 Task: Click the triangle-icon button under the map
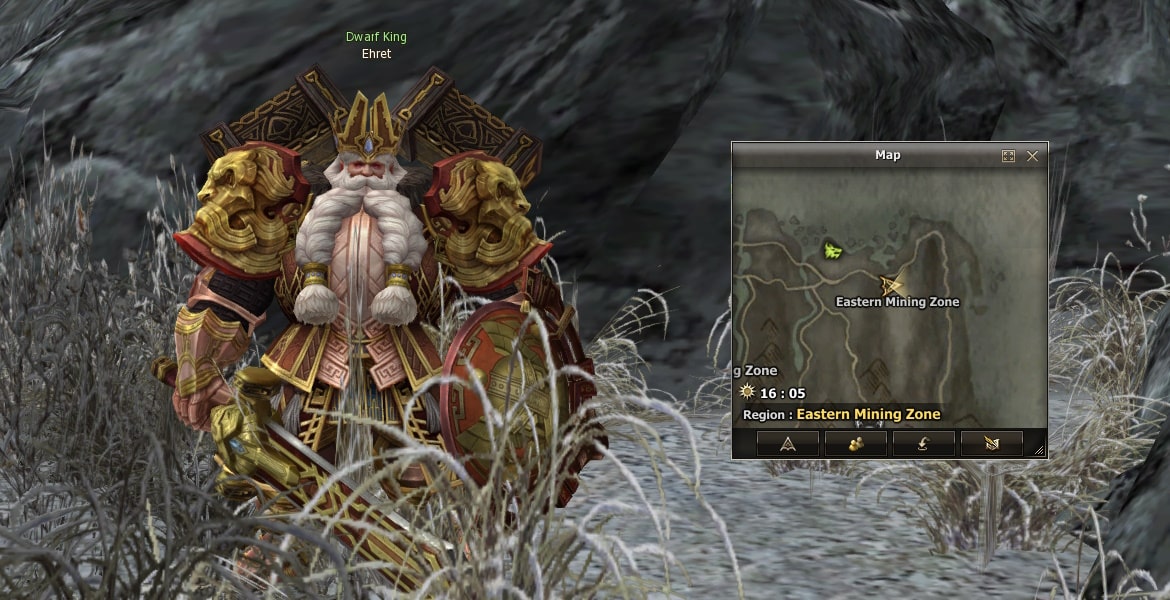[x=787, y=443]
